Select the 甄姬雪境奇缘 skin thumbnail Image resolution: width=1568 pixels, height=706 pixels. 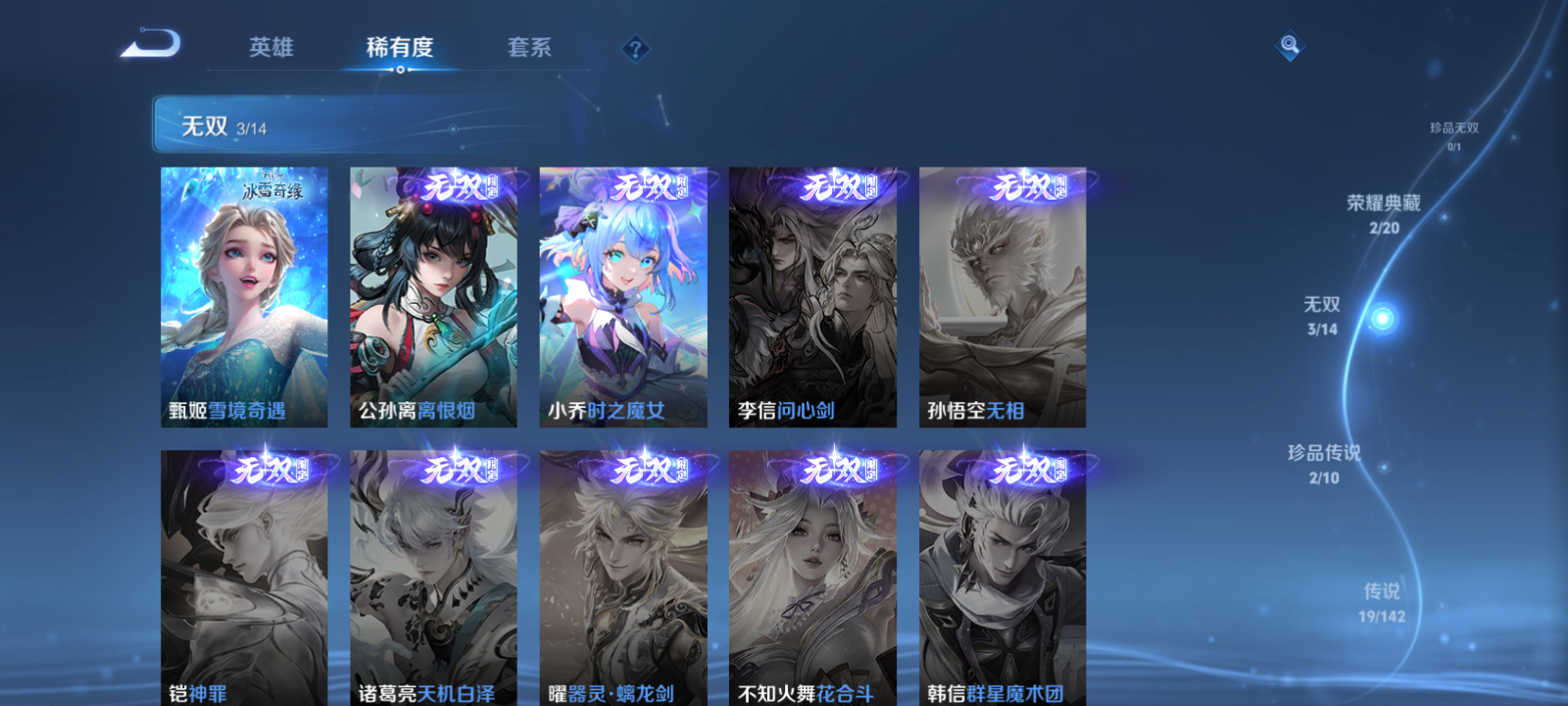pos(243,296)
